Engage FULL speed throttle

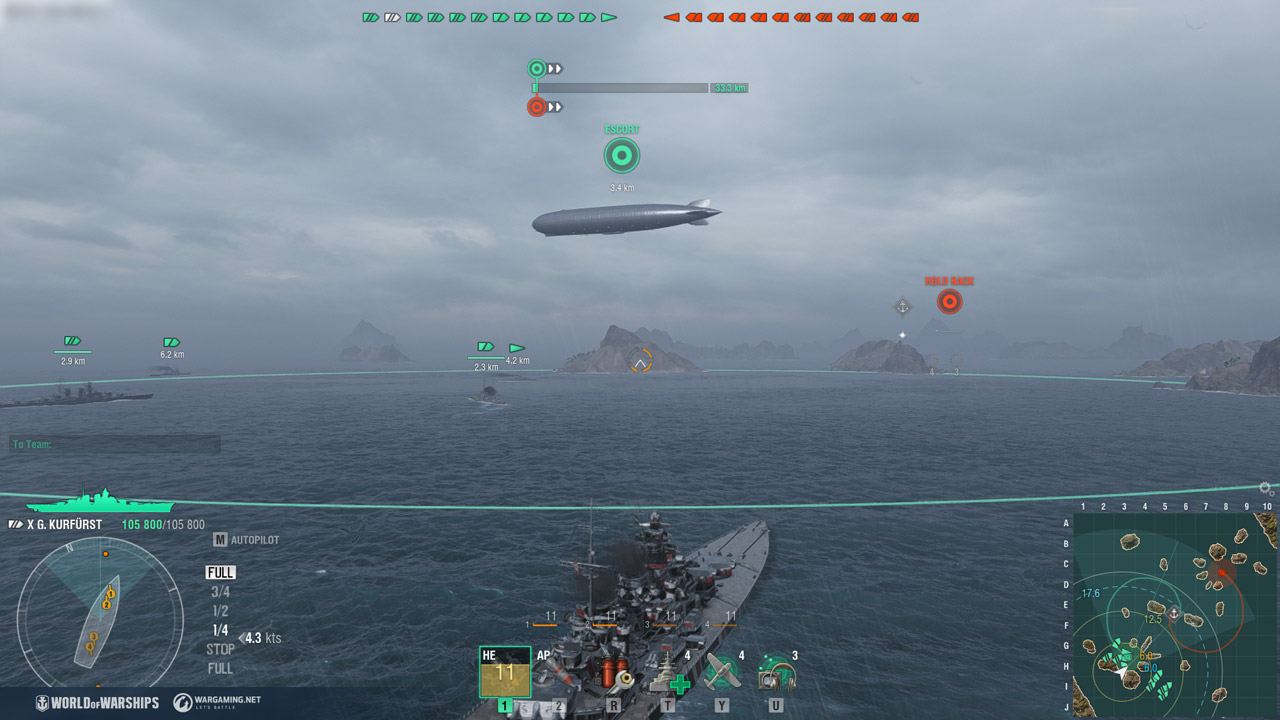[220, 572]
